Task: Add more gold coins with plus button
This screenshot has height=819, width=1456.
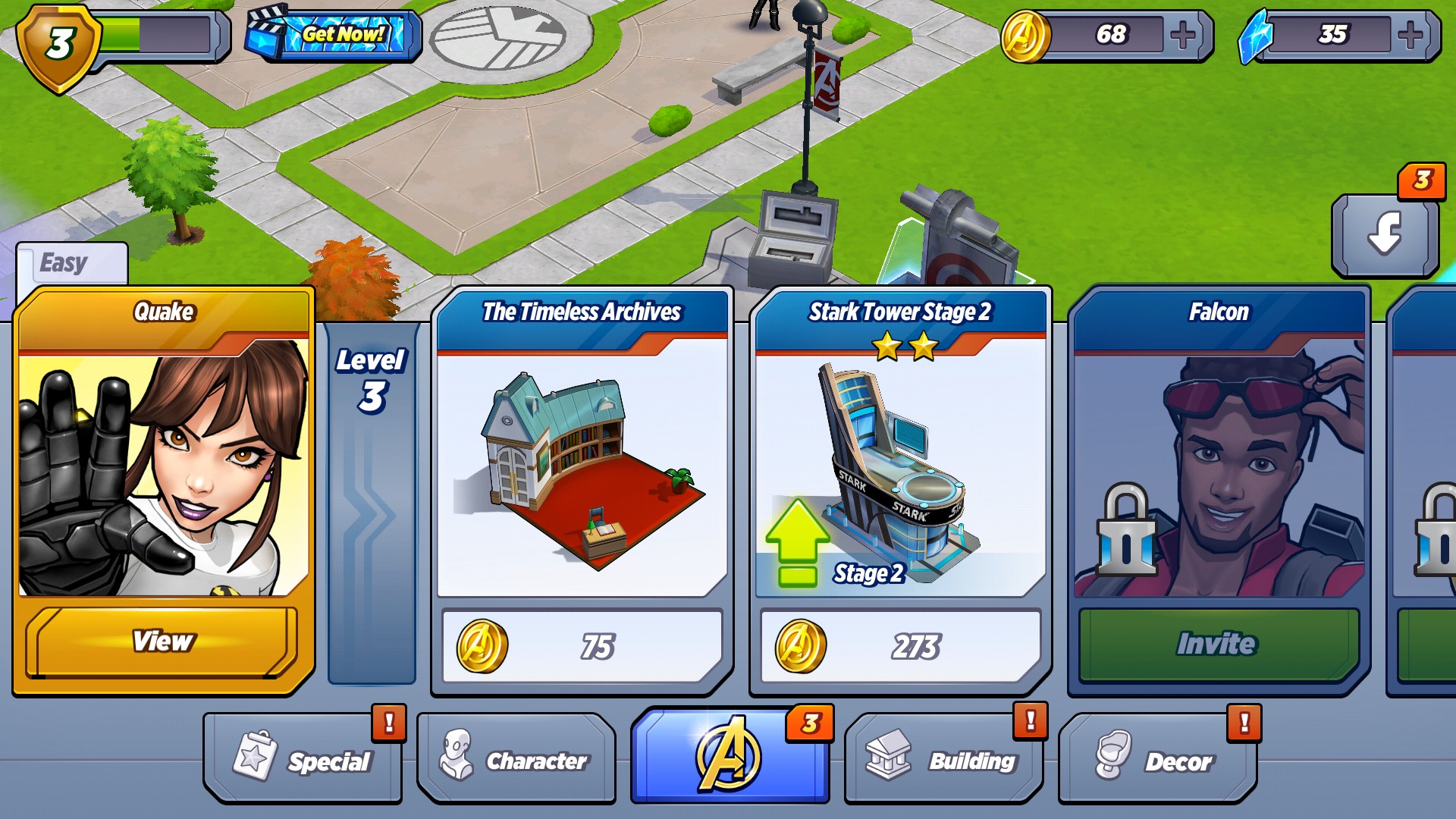Action: click(x=1183, y=35)
